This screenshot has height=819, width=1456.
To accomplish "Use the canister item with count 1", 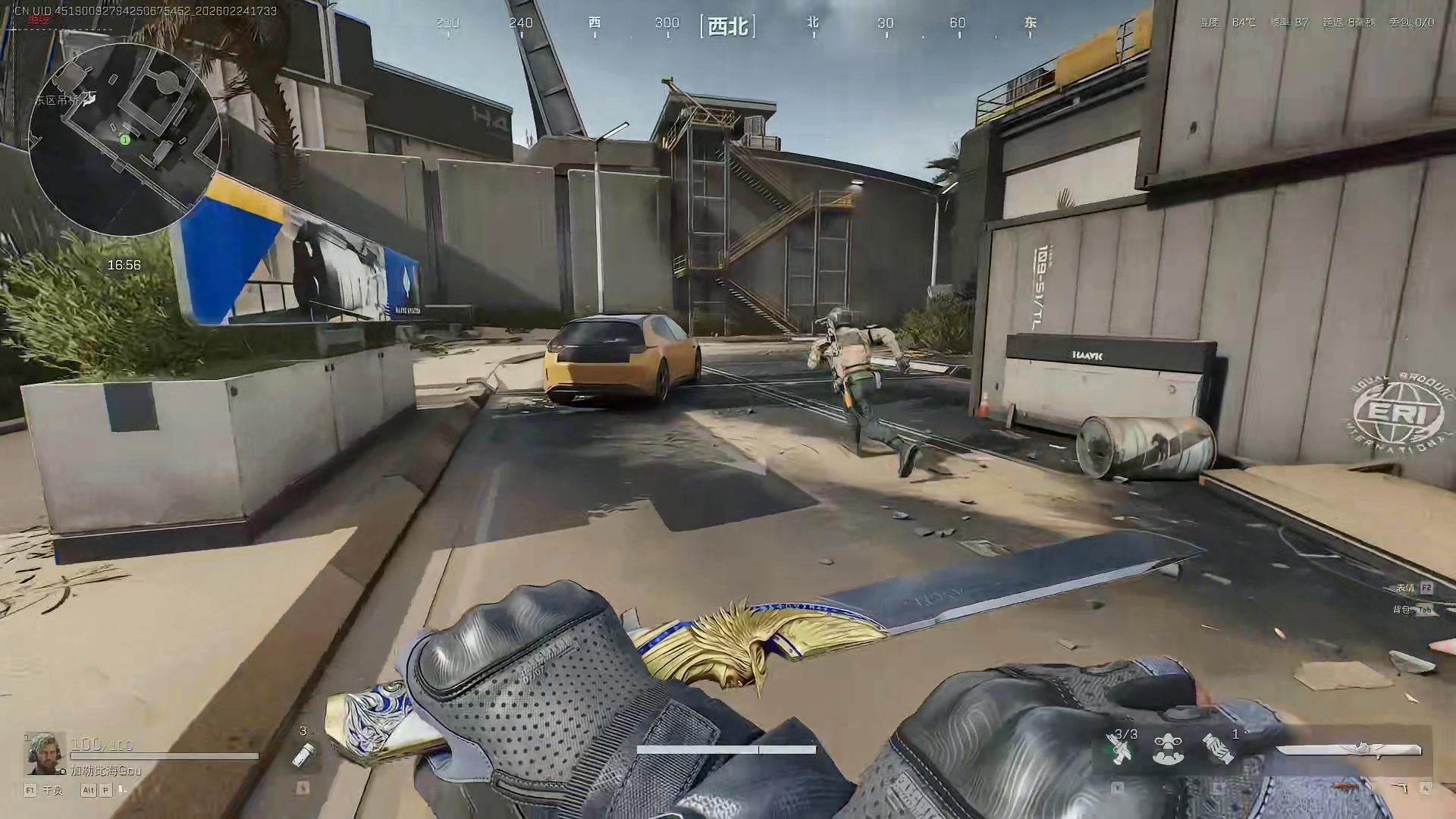I will (1218, 750).
